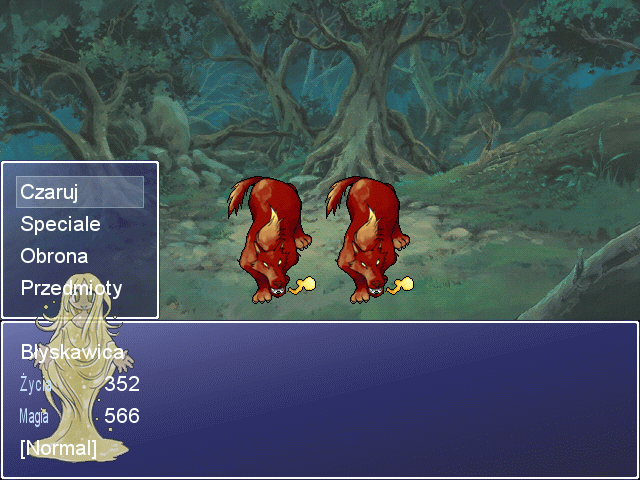The image size is (640, 480).
Task: Select the Czaruj battle command
Action: pos(50,192)
